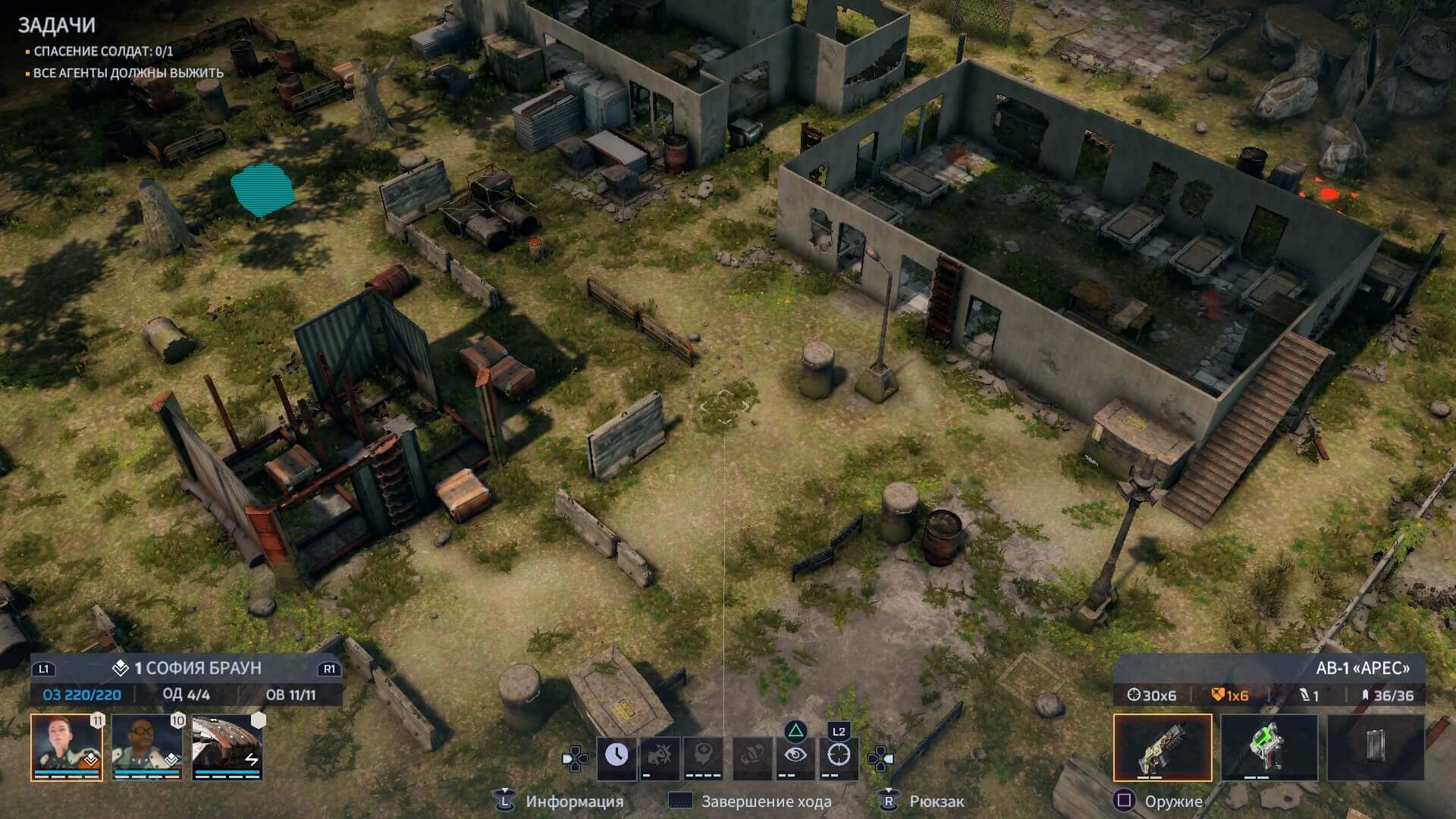1456x819 pixels.
Task: Activate the eye overwatch ability
Action: [795, 755]
